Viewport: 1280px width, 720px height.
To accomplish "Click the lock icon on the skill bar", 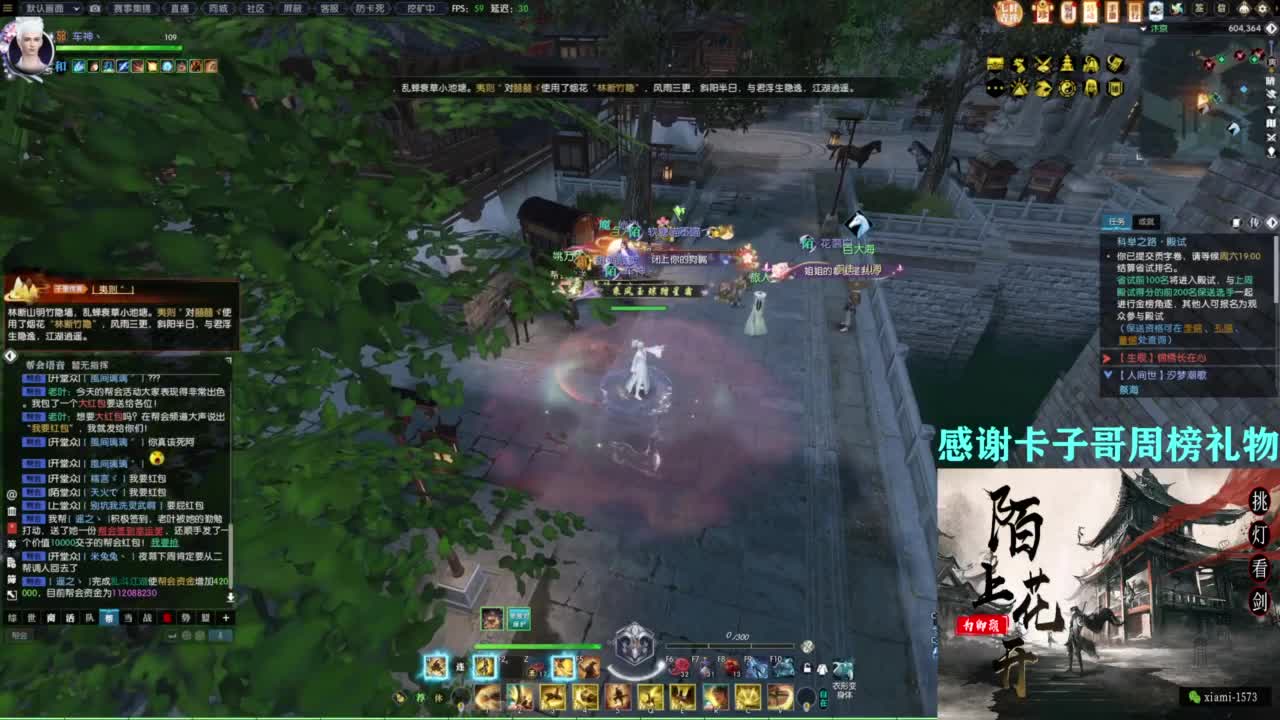I will tap(808, 668).
